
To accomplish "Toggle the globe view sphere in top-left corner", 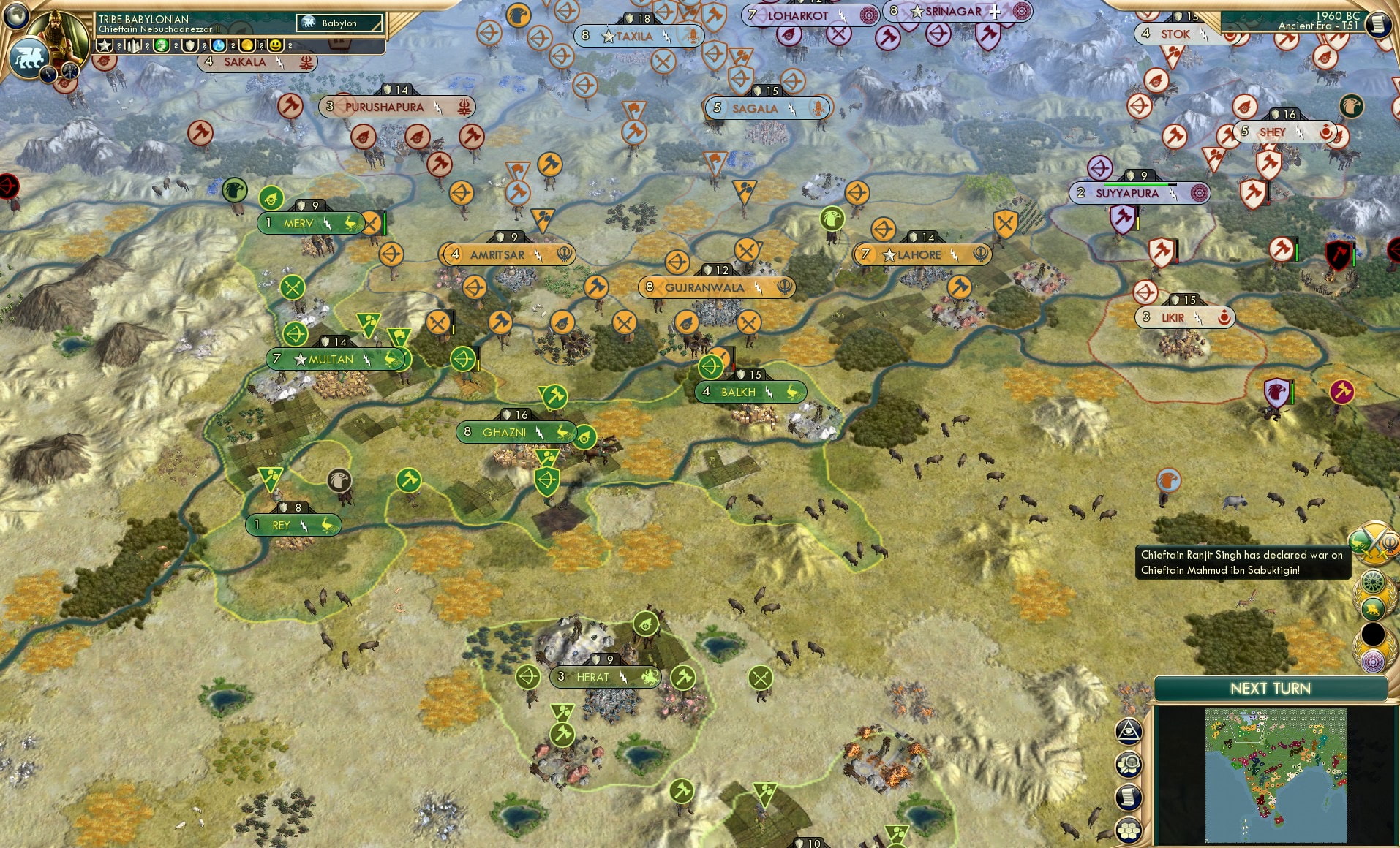I will [x=16, y=16].
